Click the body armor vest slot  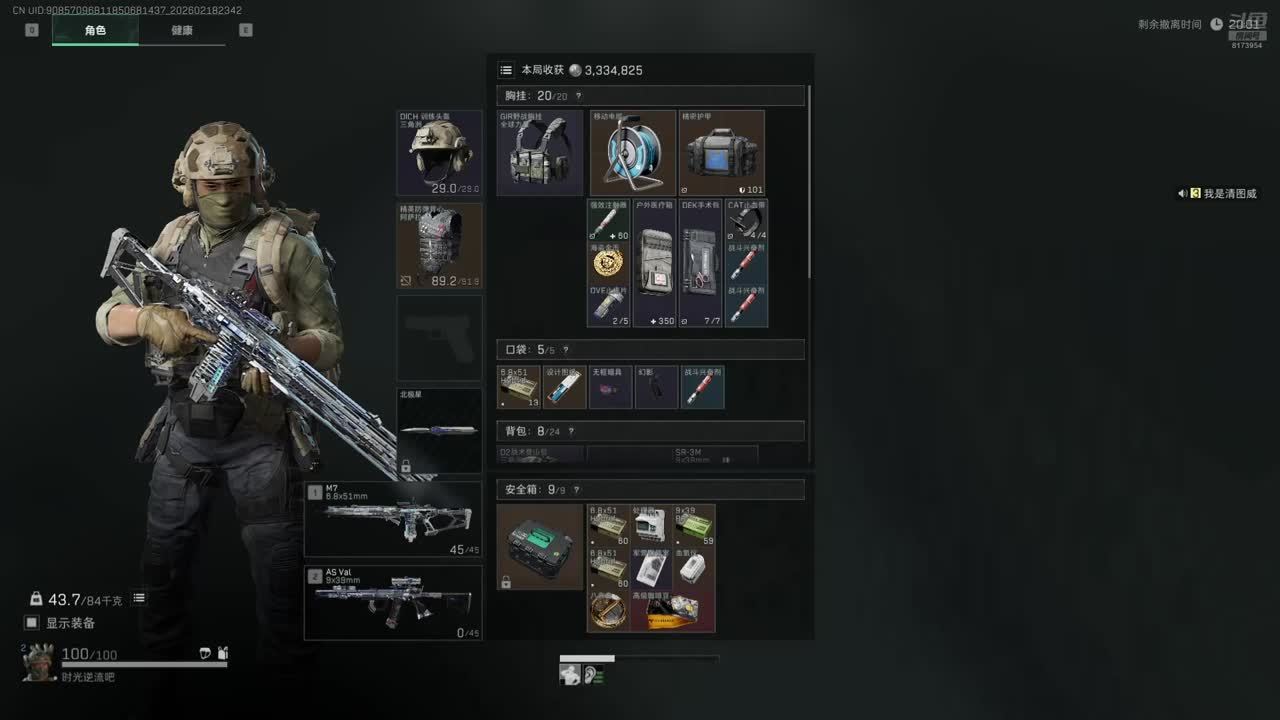click(439, 246)
